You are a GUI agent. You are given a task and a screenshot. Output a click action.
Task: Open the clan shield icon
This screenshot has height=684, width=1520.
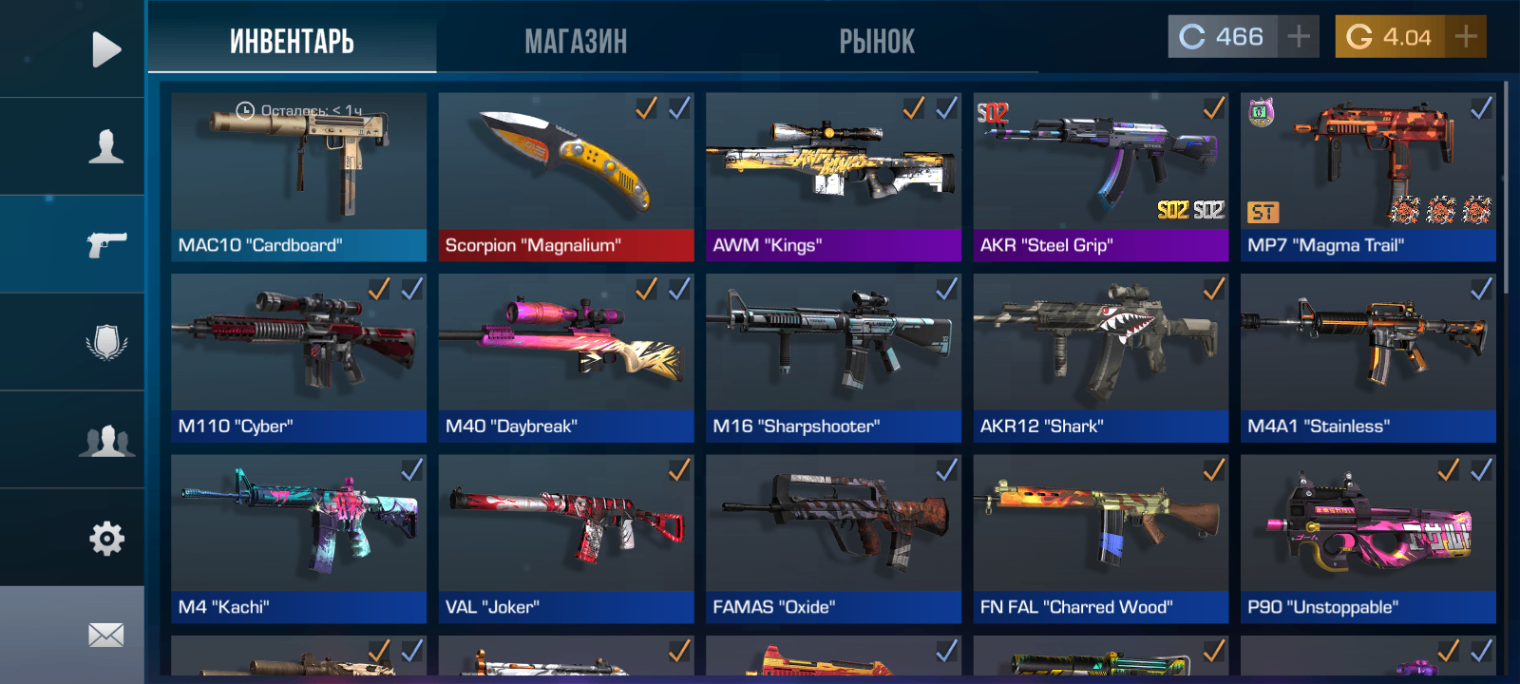(106, 343)
